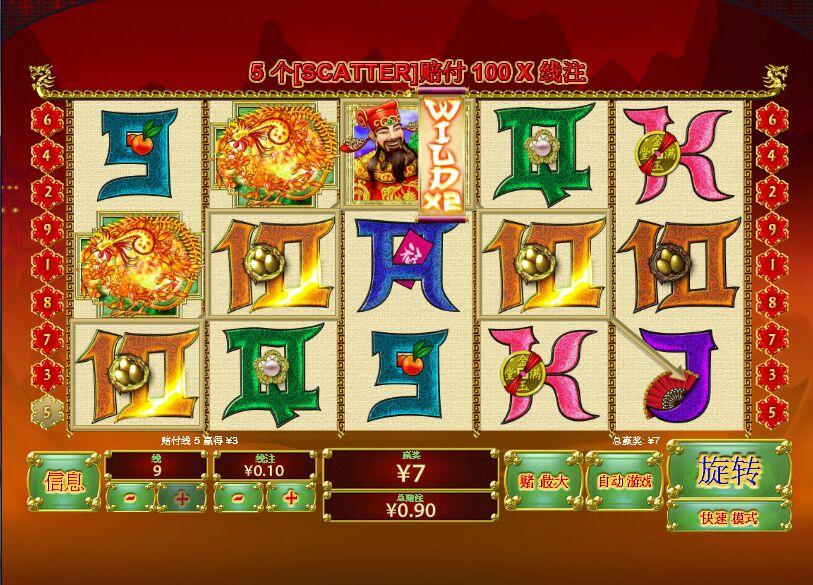Lower the line bet (线注) amount

(240, 497)
